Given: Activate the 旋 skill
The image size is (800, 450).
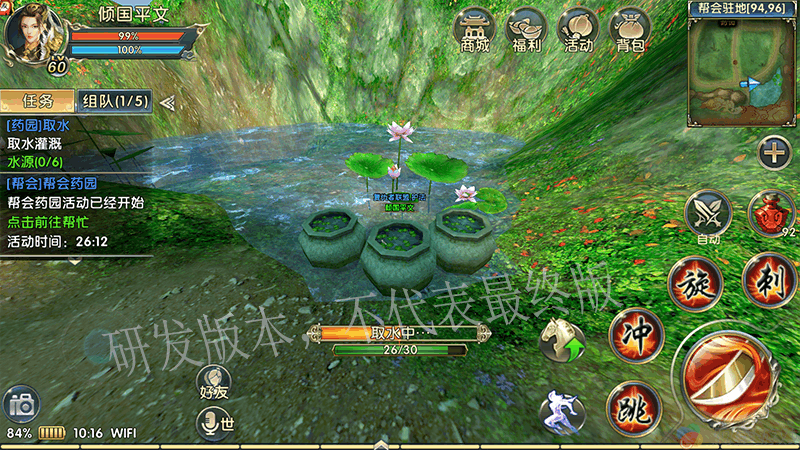Looking at the screenshot, I should tap(695, 283).
